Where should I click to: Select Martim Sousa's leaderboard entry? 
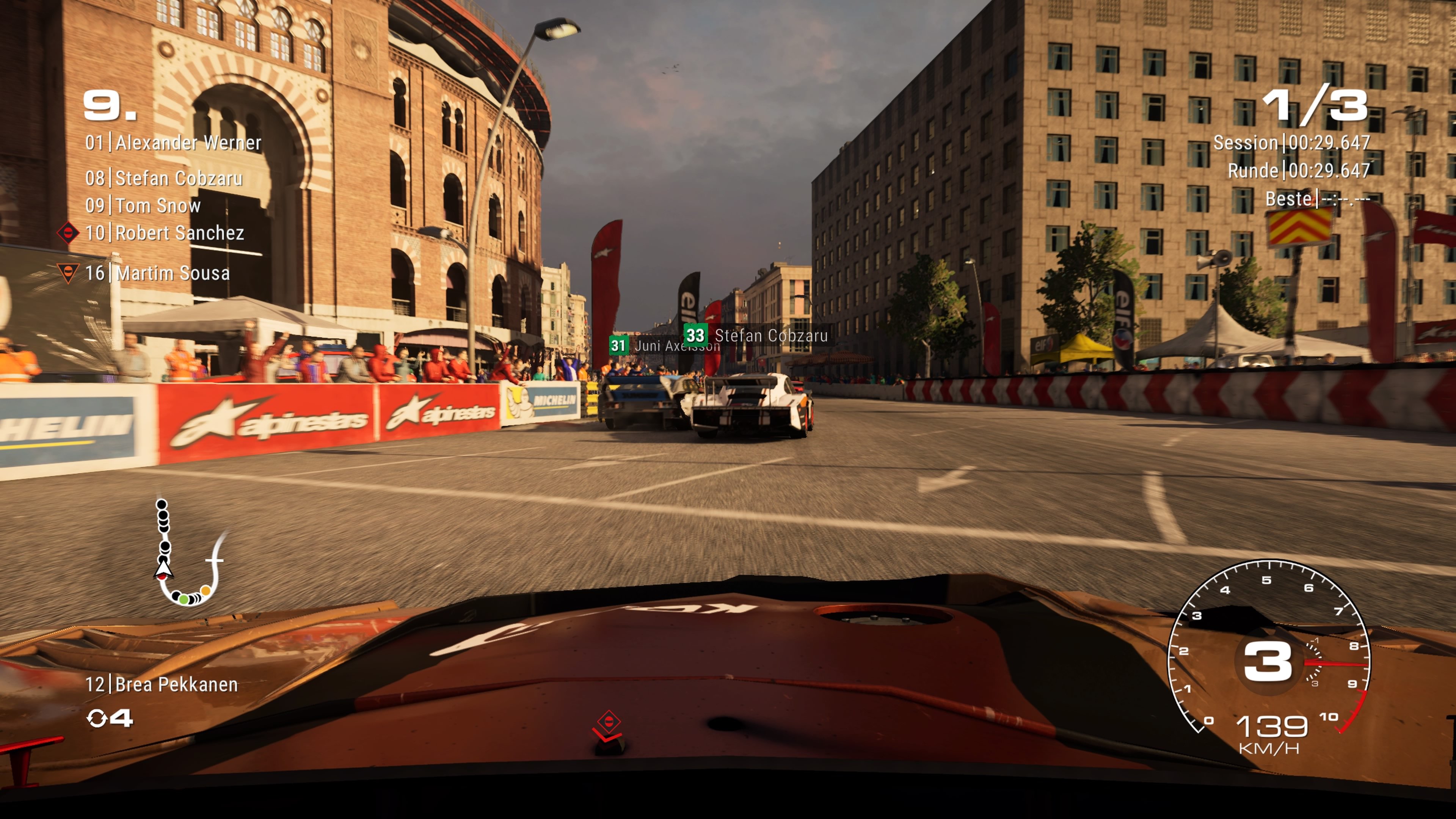(158, 273)
